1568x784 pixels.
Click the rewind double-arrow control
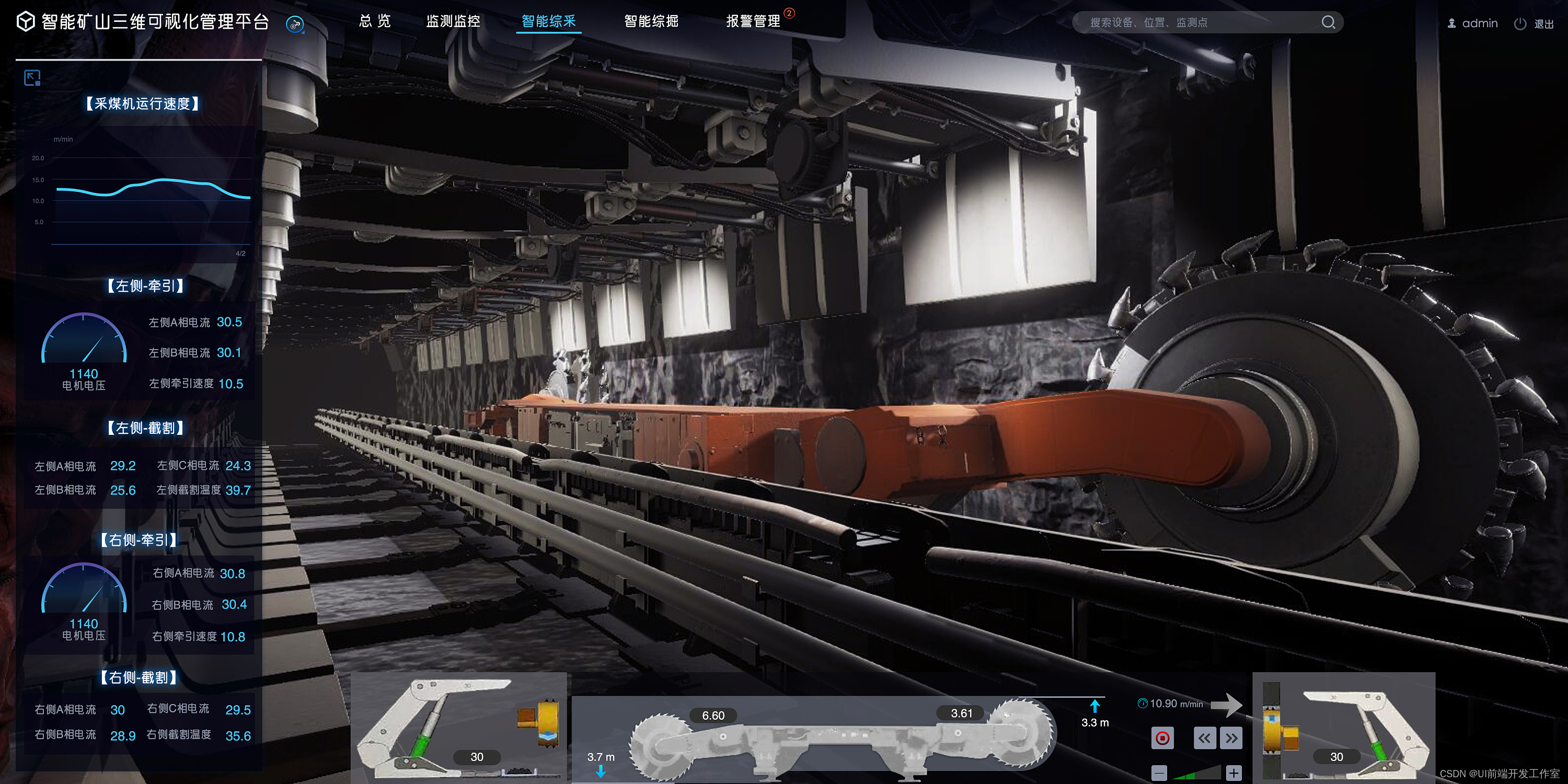tap(1205, 737)
